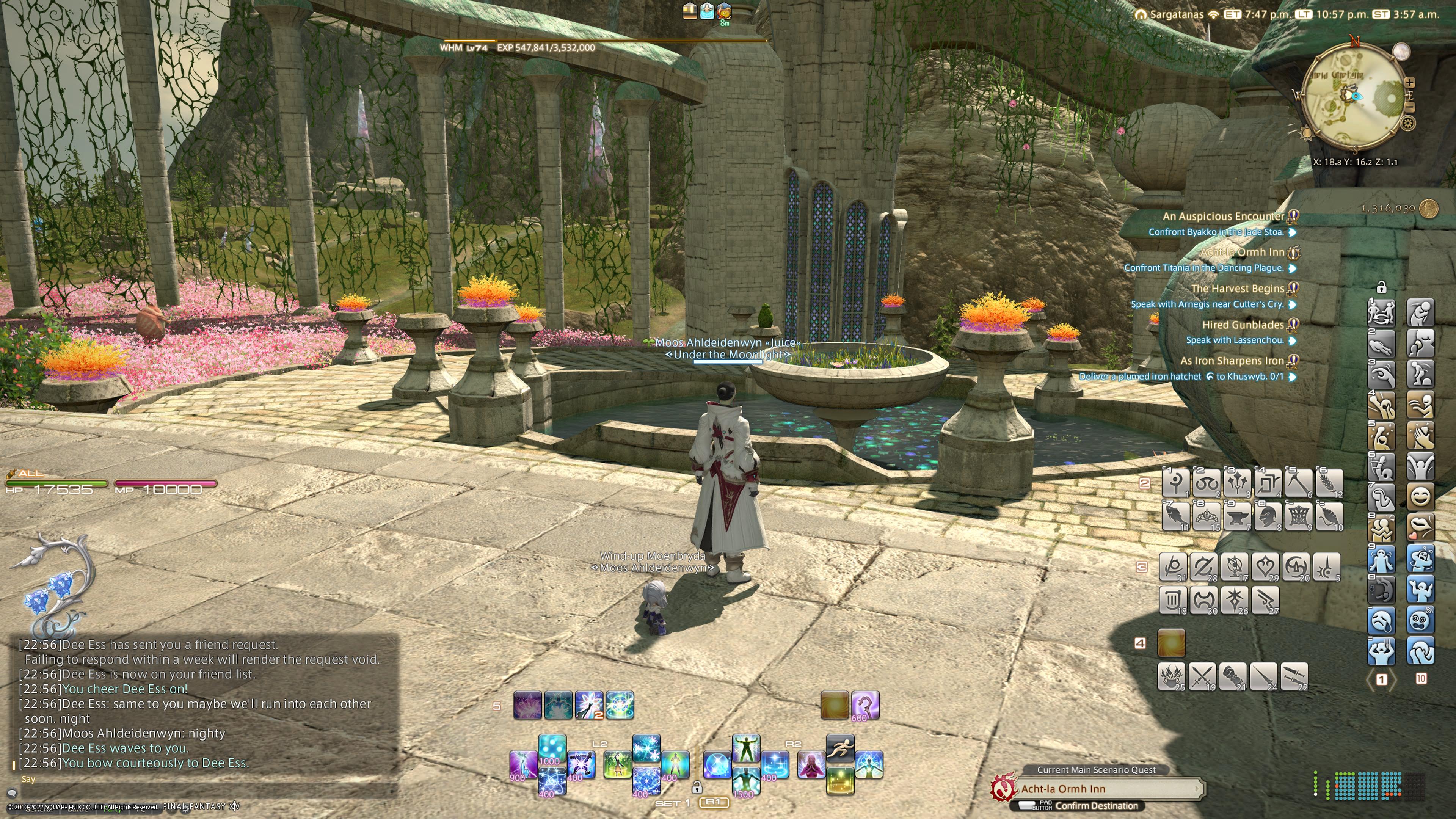Zoom in on the minimap
The height and width of the screenshot is (819, 1456).
[x=1410, y=83]
